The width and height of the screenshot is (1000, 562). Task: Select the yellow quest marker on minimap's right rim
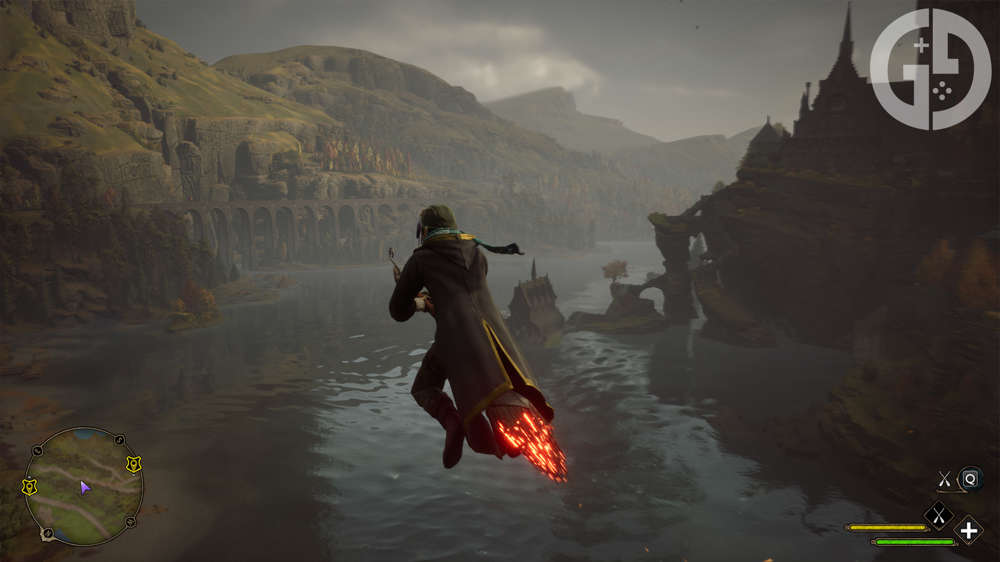(133, 464)
